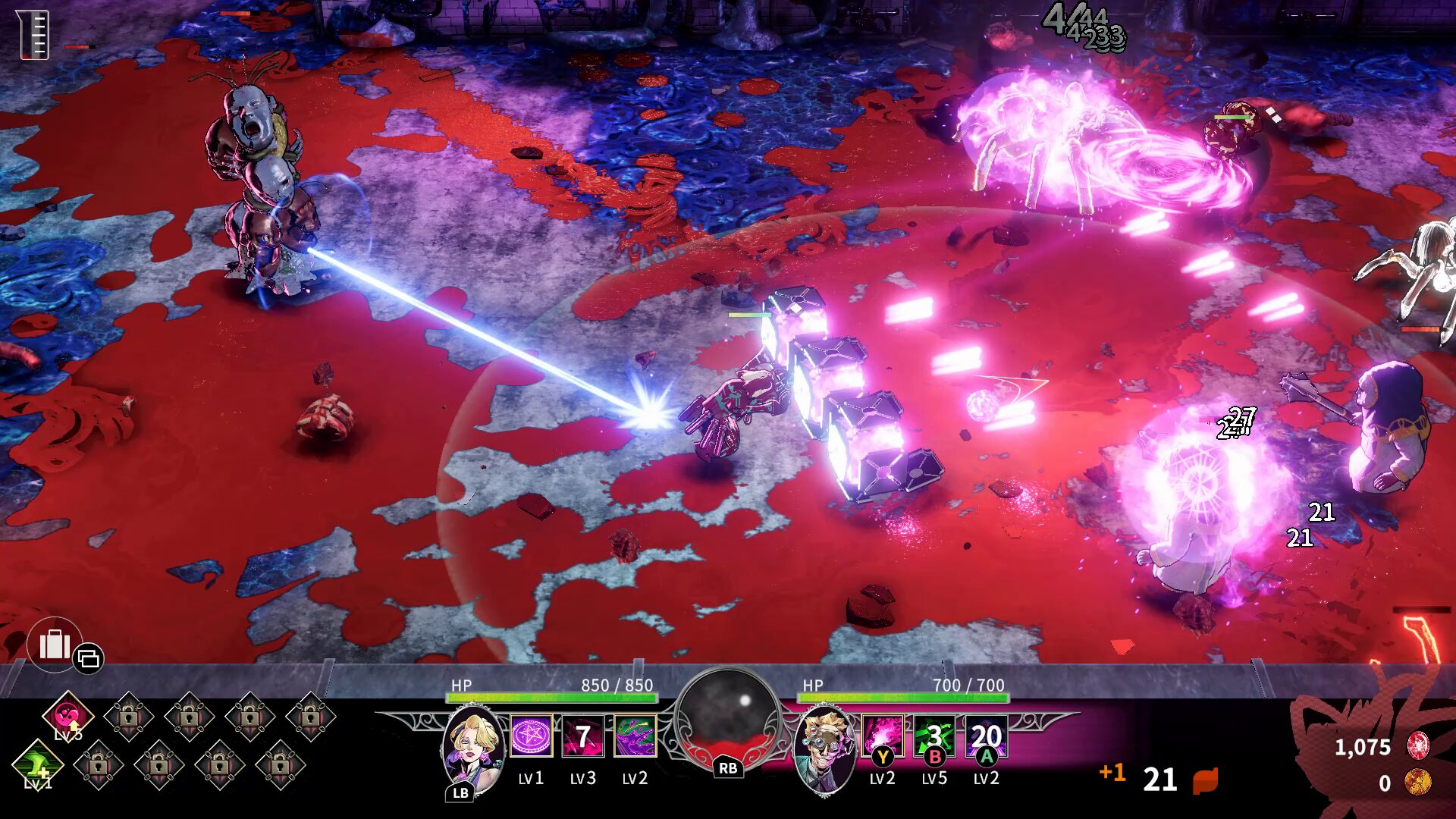Click the dark orb swap gauge
Screen dimensions: 1456x819
coord(727,715)
